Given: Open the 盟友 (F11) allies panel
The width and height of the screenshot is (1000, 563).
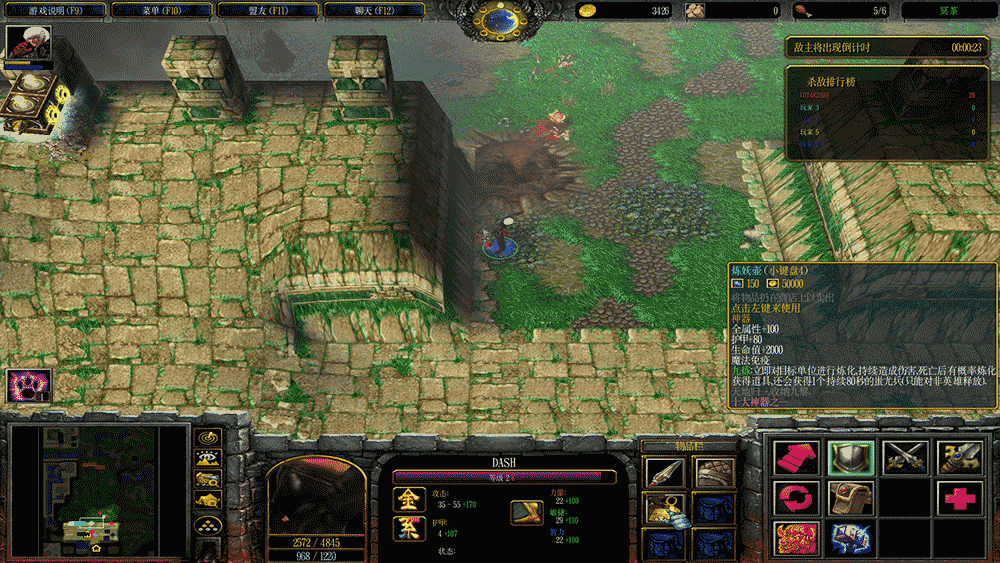Looking at the screenshot, I should click(x=254, y=10).
